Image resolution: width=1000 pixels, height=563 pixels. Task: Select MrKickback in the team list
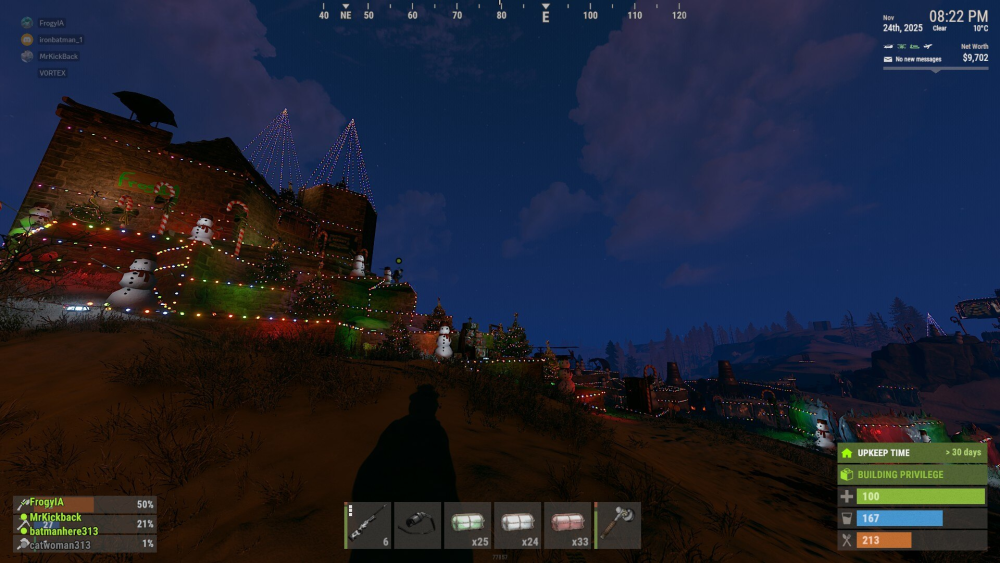pos(55,517)
